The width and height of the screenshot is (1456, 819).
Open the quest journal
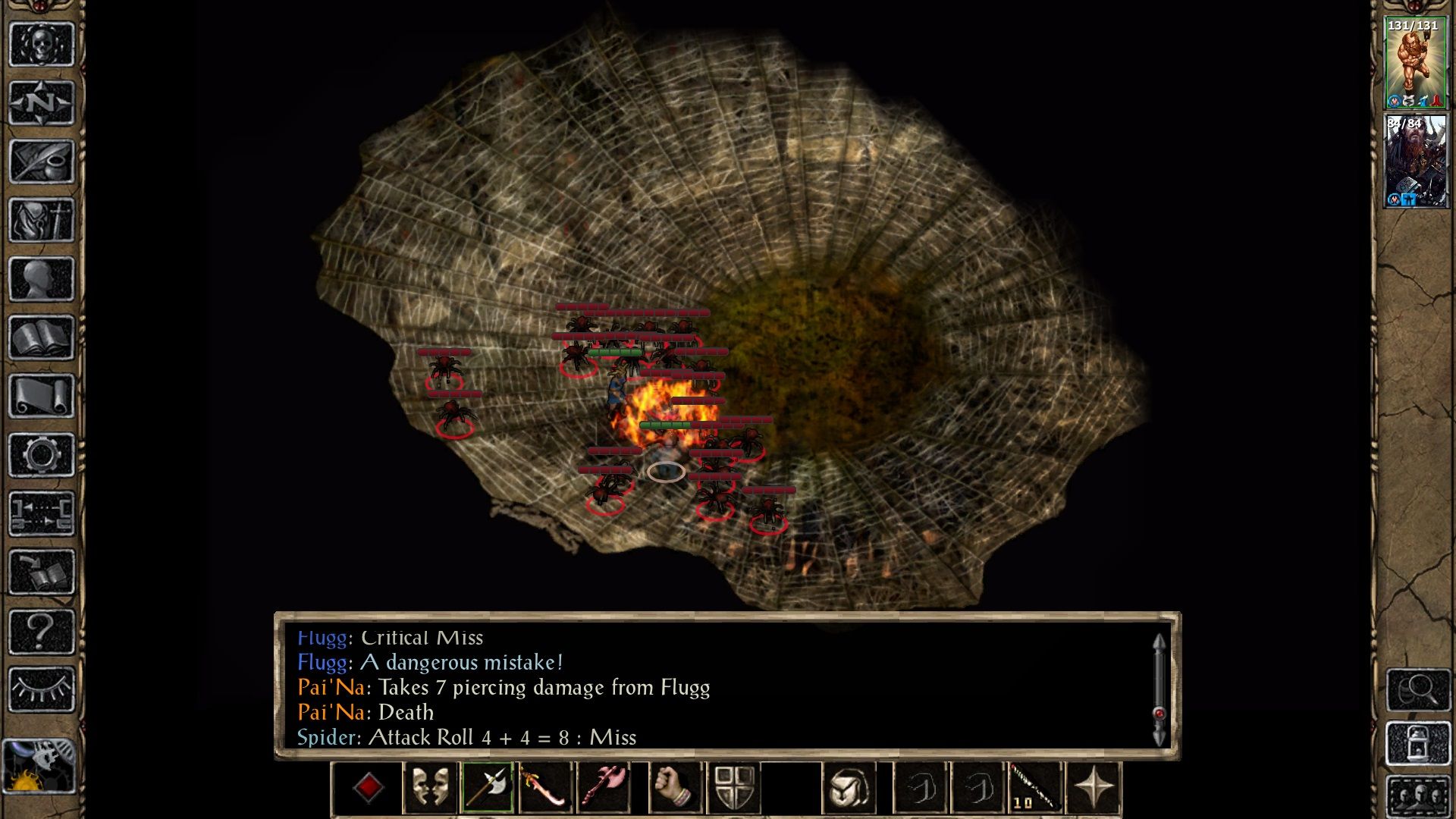coord(42,159)
